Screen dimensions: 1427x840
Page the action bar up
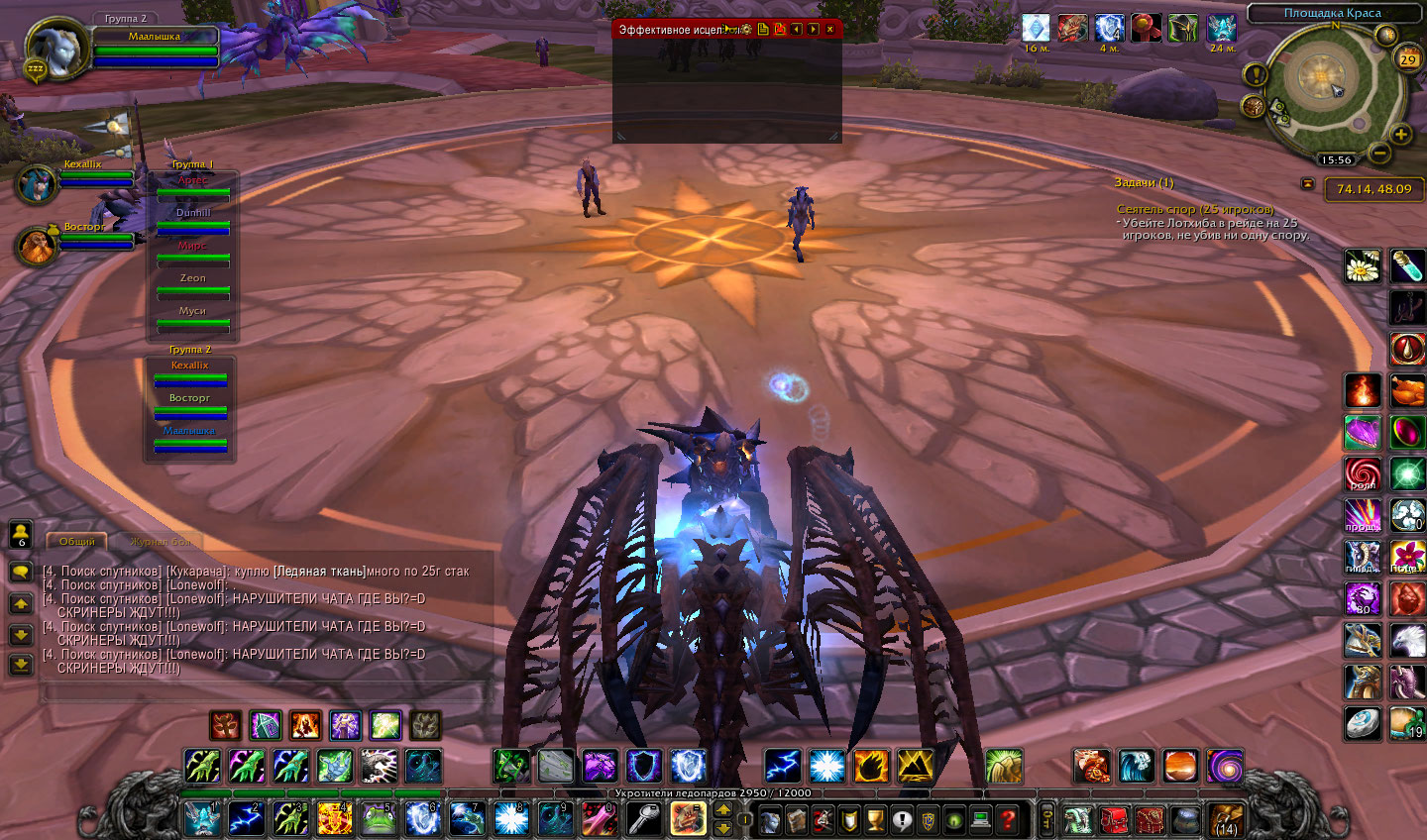pyautogui.click(x=723, y=809)
